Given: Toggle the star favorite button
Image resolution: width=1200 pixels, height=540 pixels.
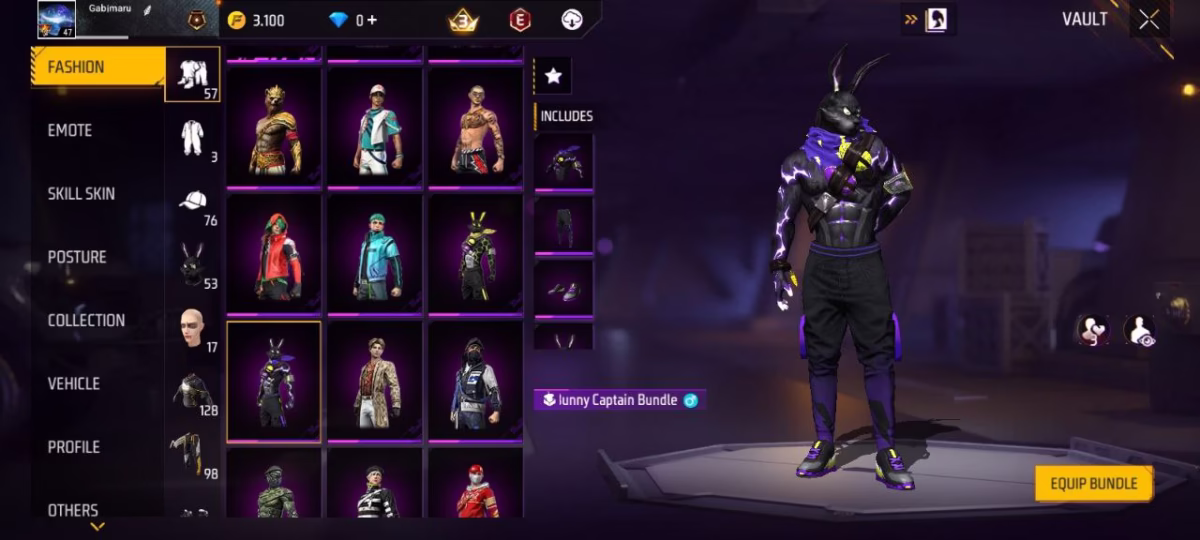Looking at the screenshot, I should 553,76.
